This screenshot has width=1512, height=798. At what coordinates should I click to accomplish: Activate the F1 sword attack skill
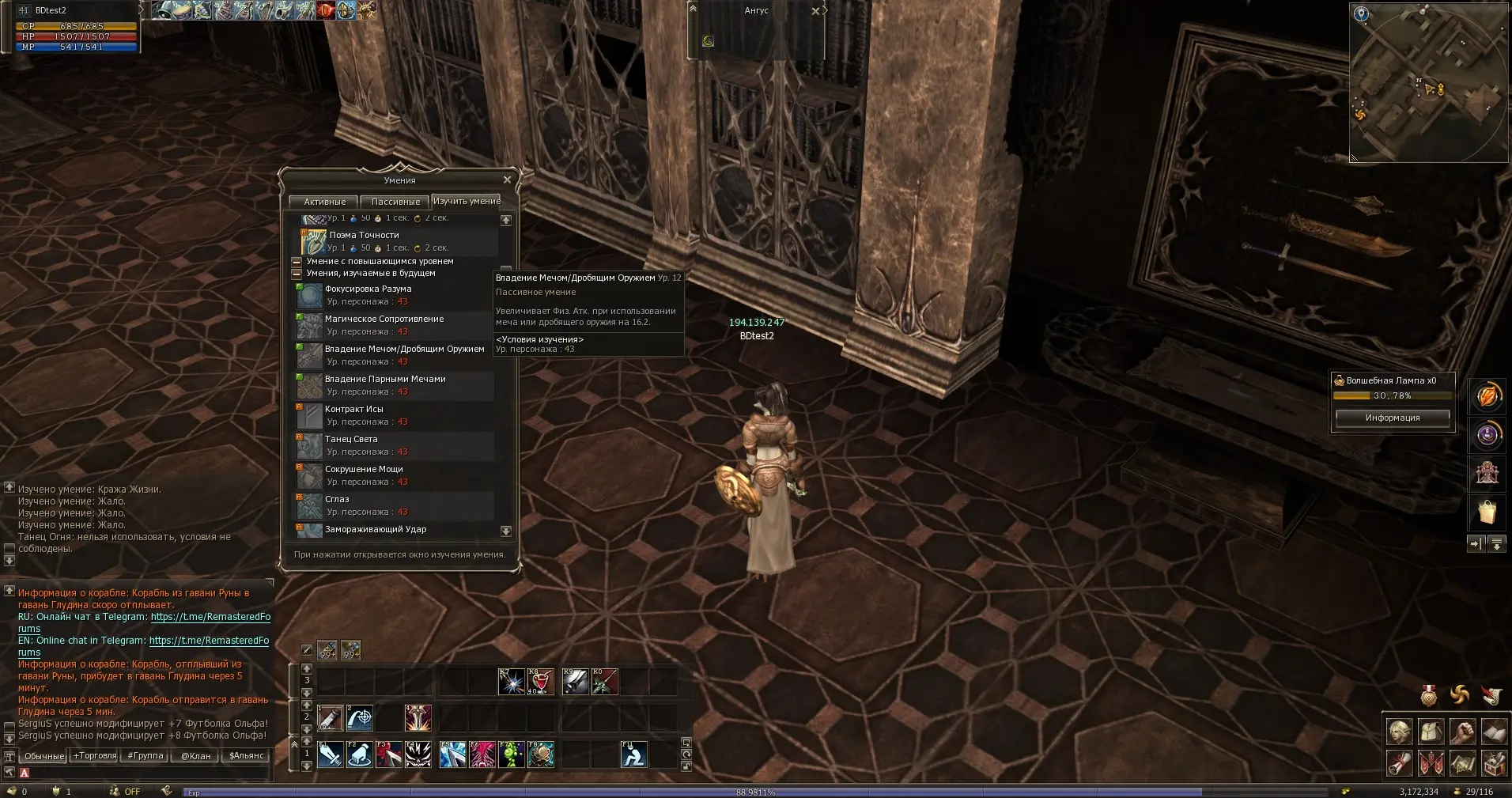point(331,755)
